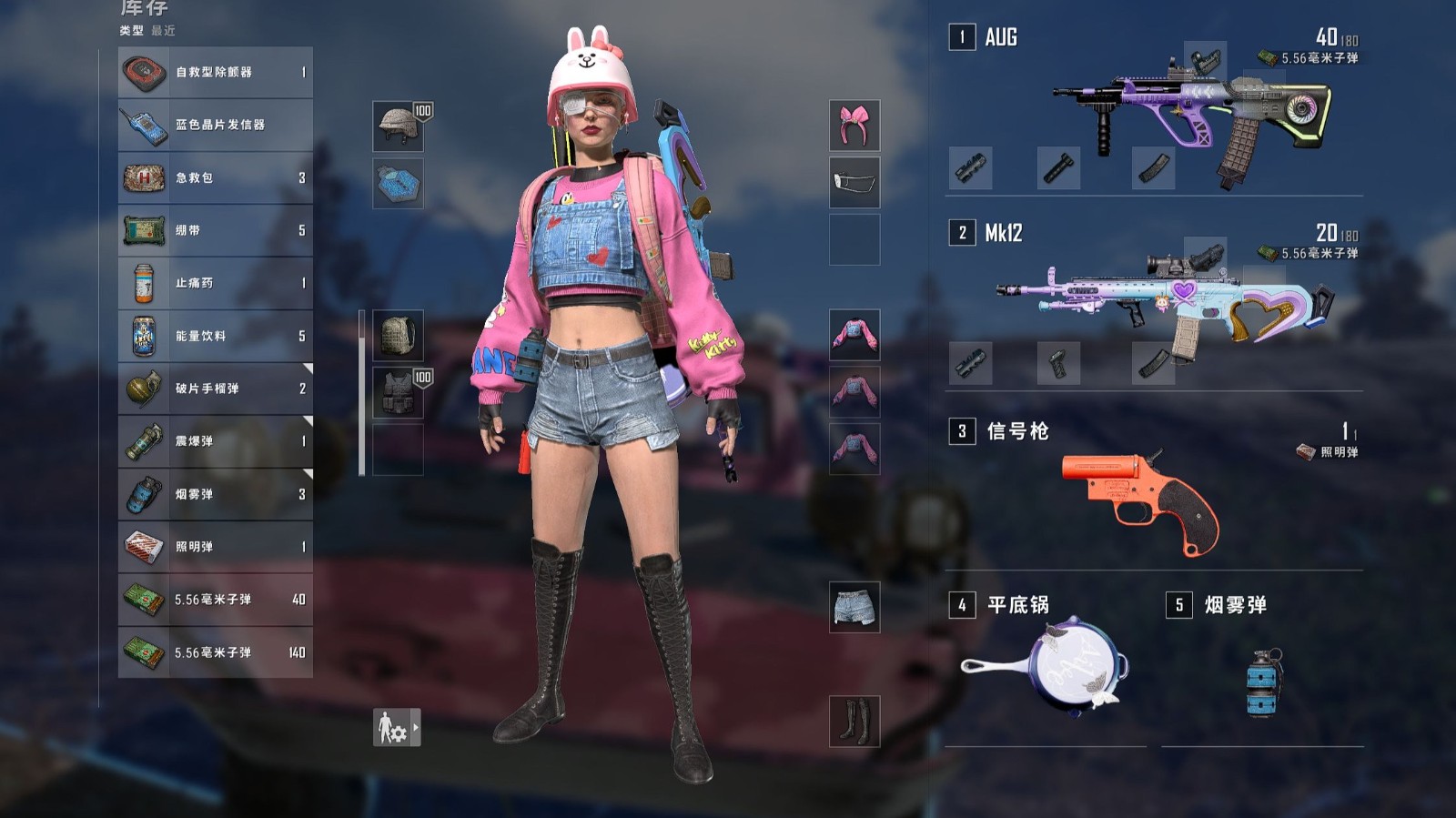Screen dimensions: 1456x818
Task: Select the 破片手榴弹 frag grenade
Action: [216, 389]
